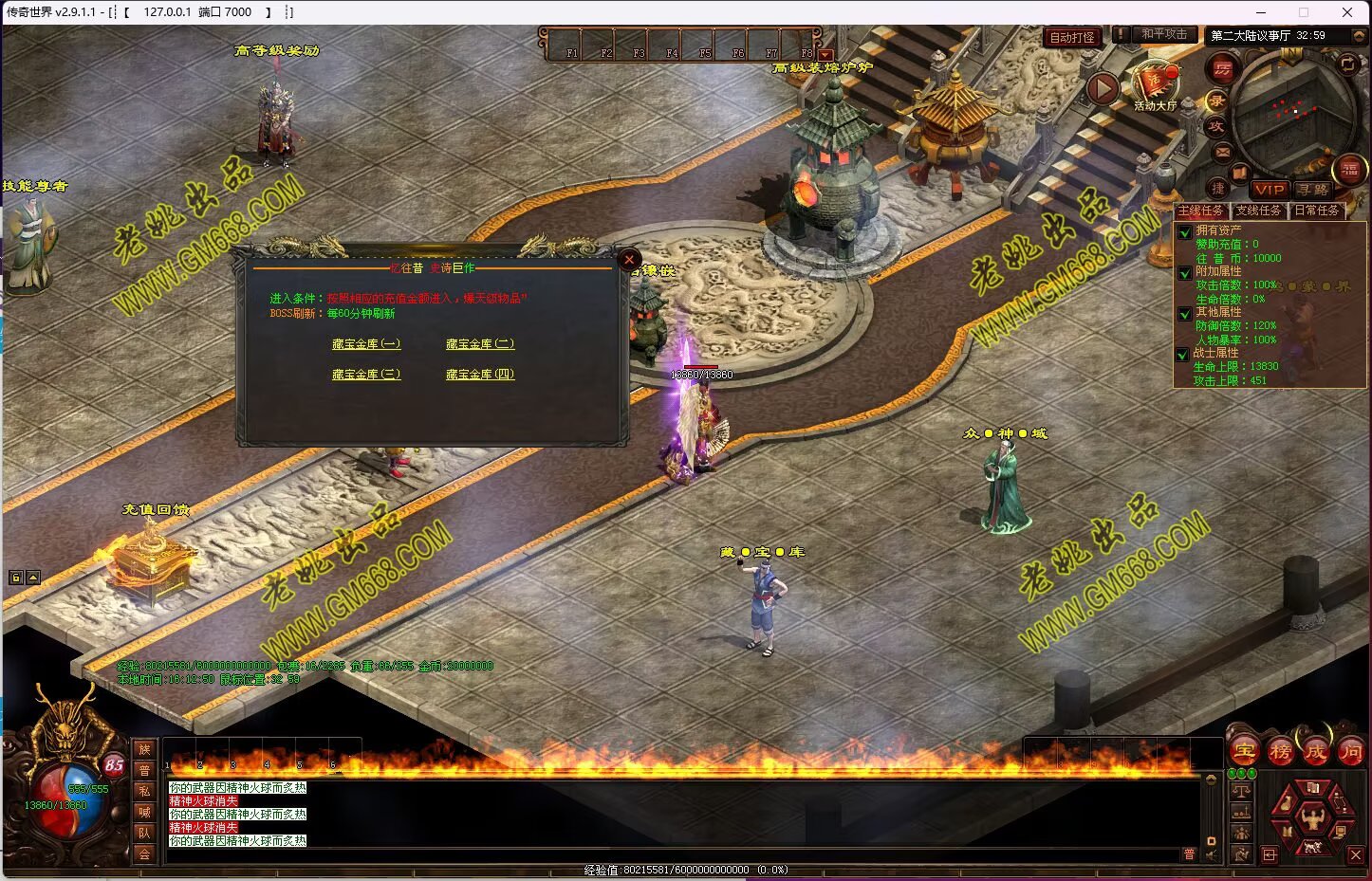Image resolution: width=1372 pixels, height=881 pixels.
Task: Choose the 藏宝金库(二) link
Action: point(480,344)
